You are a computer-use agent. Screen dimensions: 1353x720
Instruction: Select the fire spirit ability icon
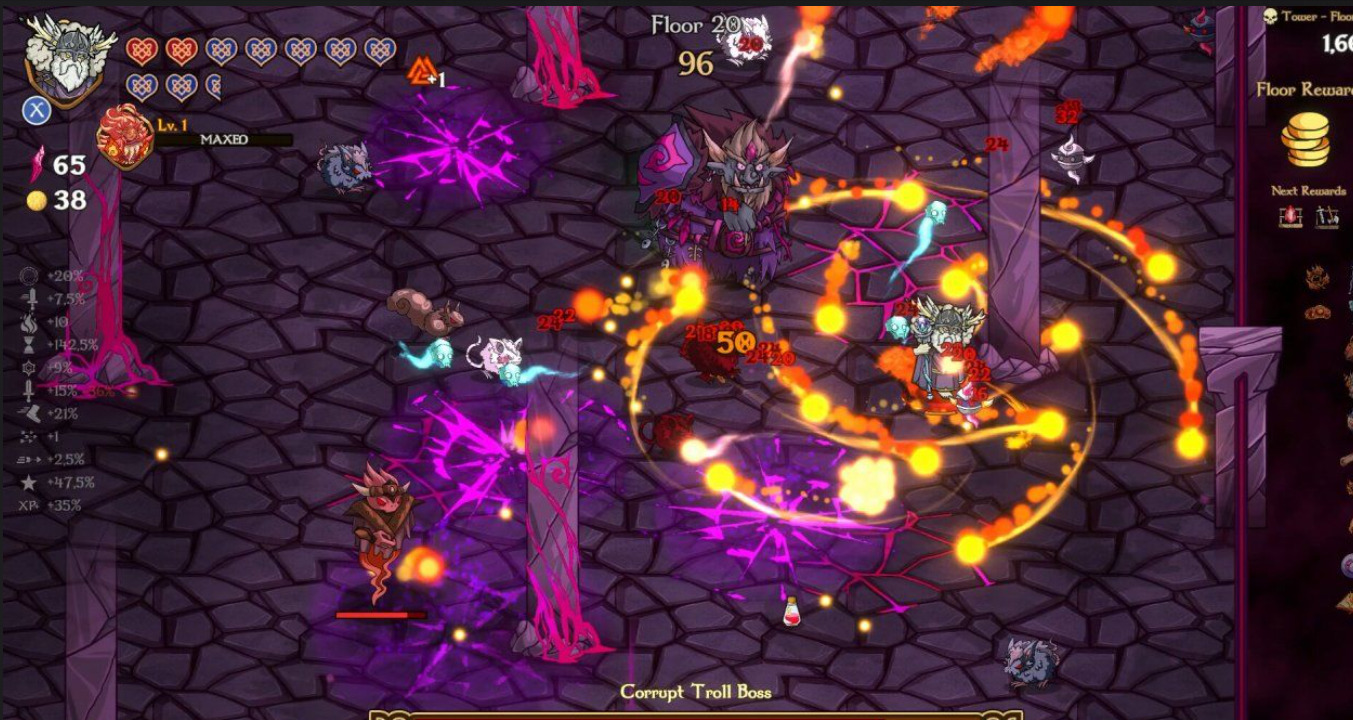click(125, 137)
